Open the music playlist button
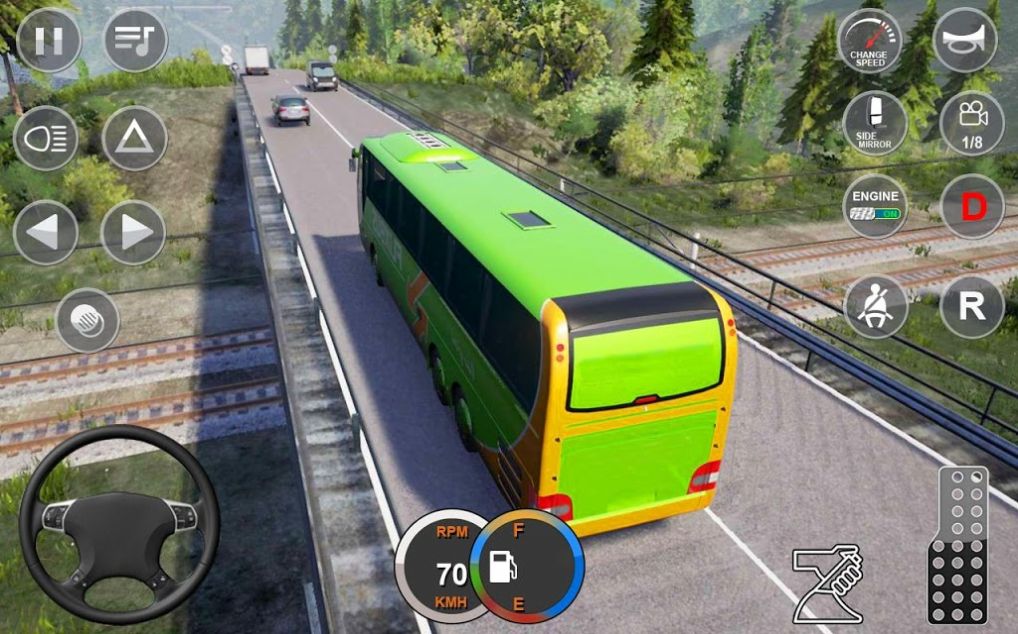 point(135,41)
